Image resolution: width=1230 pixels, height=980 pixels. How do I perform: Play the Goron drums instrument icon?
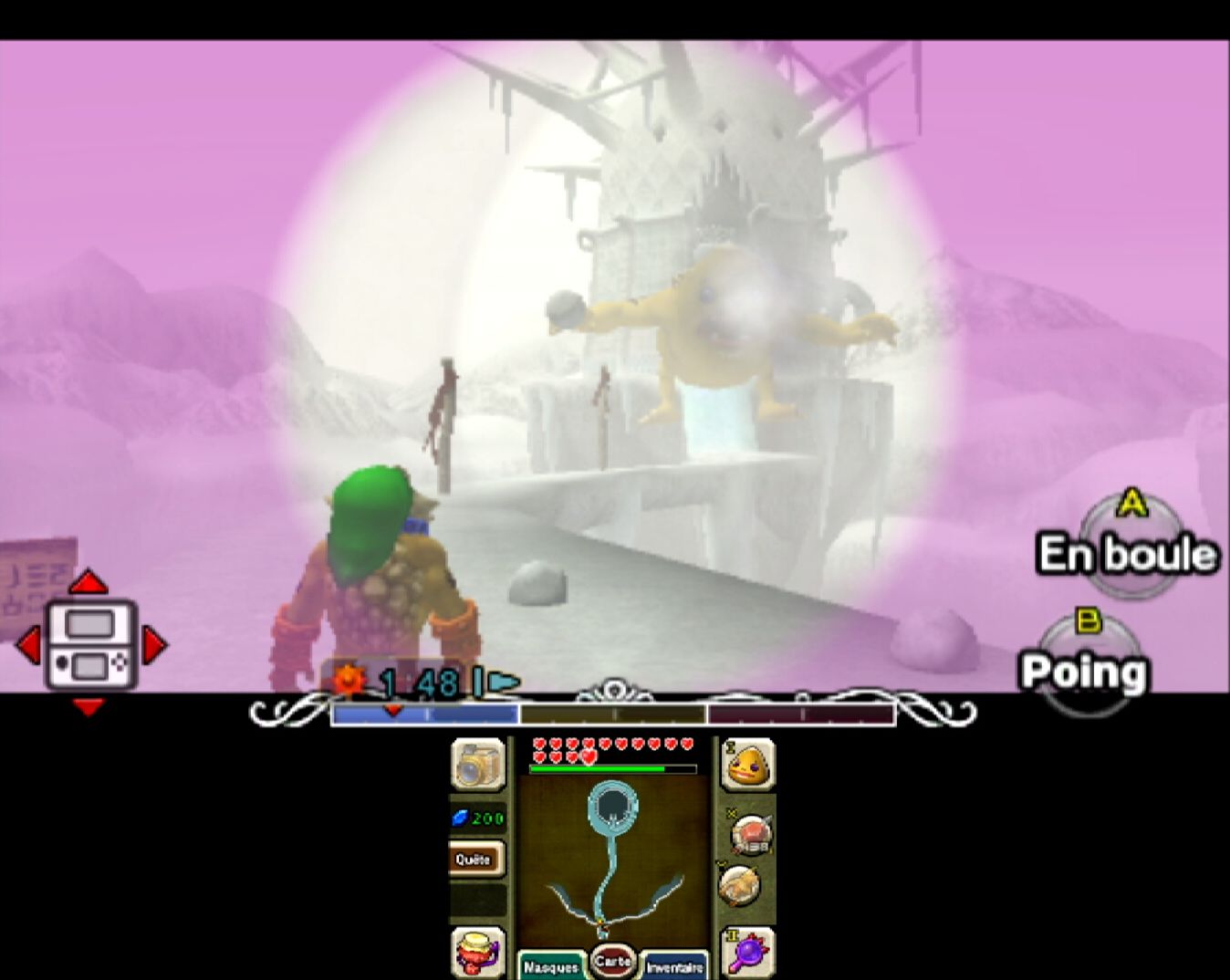(x=476, y=952)
